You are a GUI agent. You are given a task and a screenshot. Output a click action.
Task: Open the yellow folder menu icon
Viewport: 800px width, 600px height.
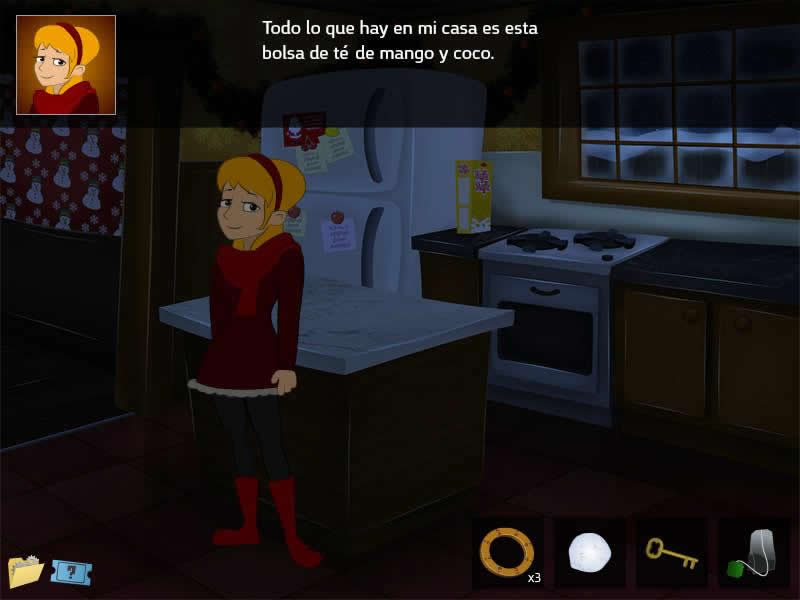click(x=25, y=570)
